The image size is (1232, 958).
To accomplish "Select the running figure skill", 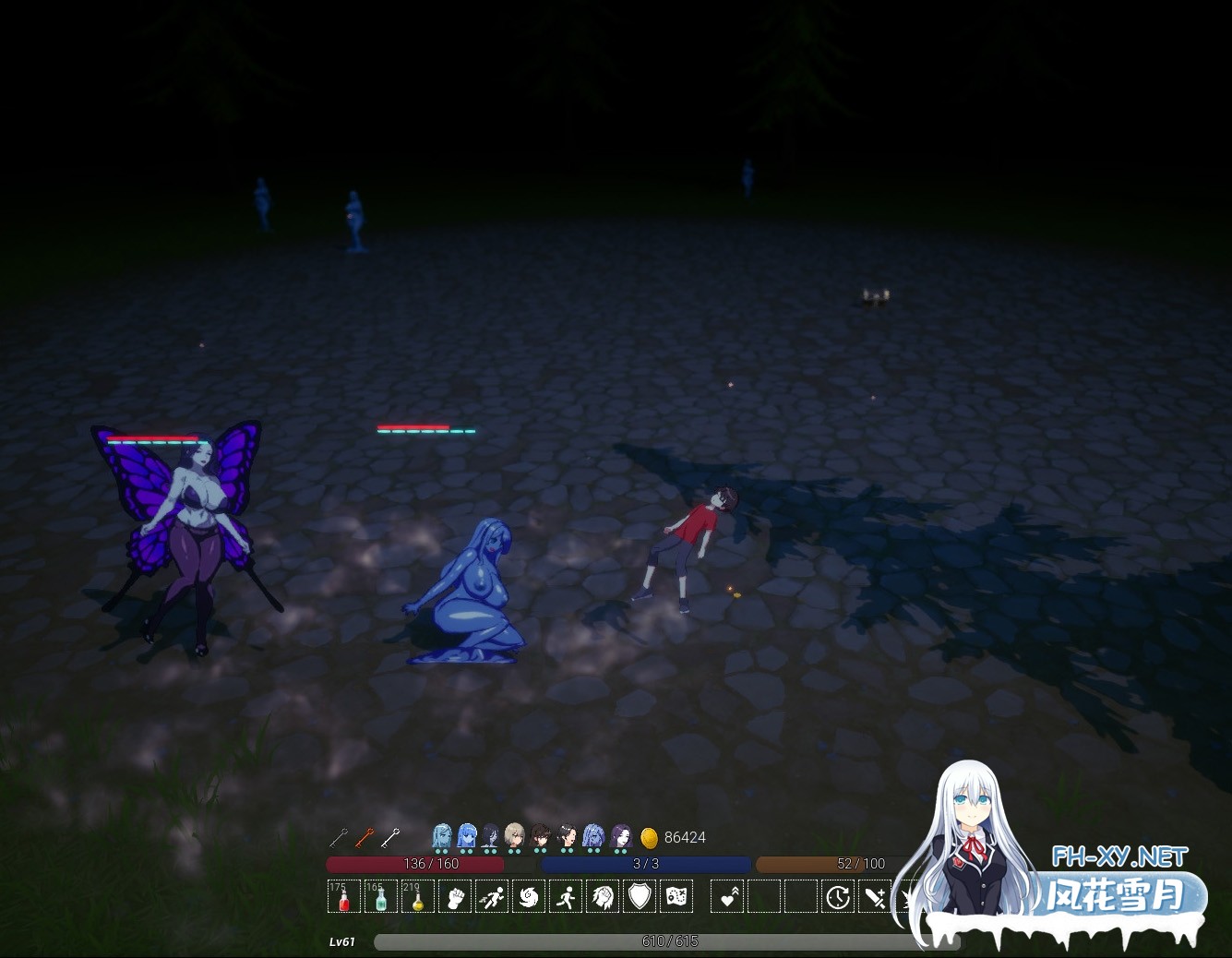I will [x=566, y=896].
